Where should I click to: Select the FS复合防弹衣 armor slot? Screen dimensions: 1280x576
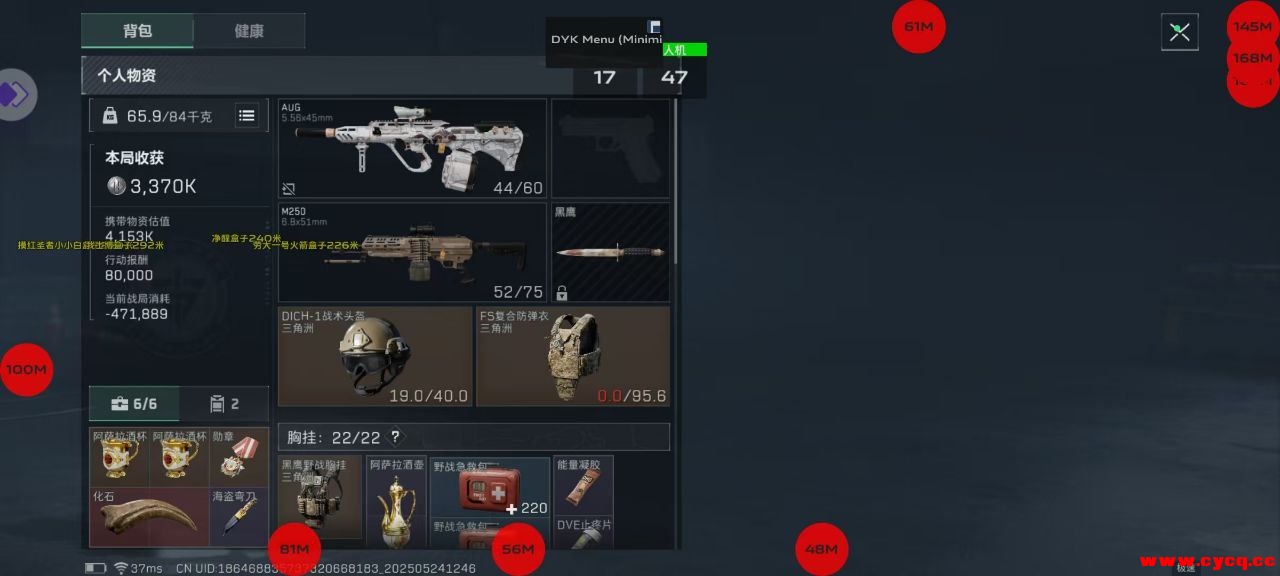click(x=572, y=356)
